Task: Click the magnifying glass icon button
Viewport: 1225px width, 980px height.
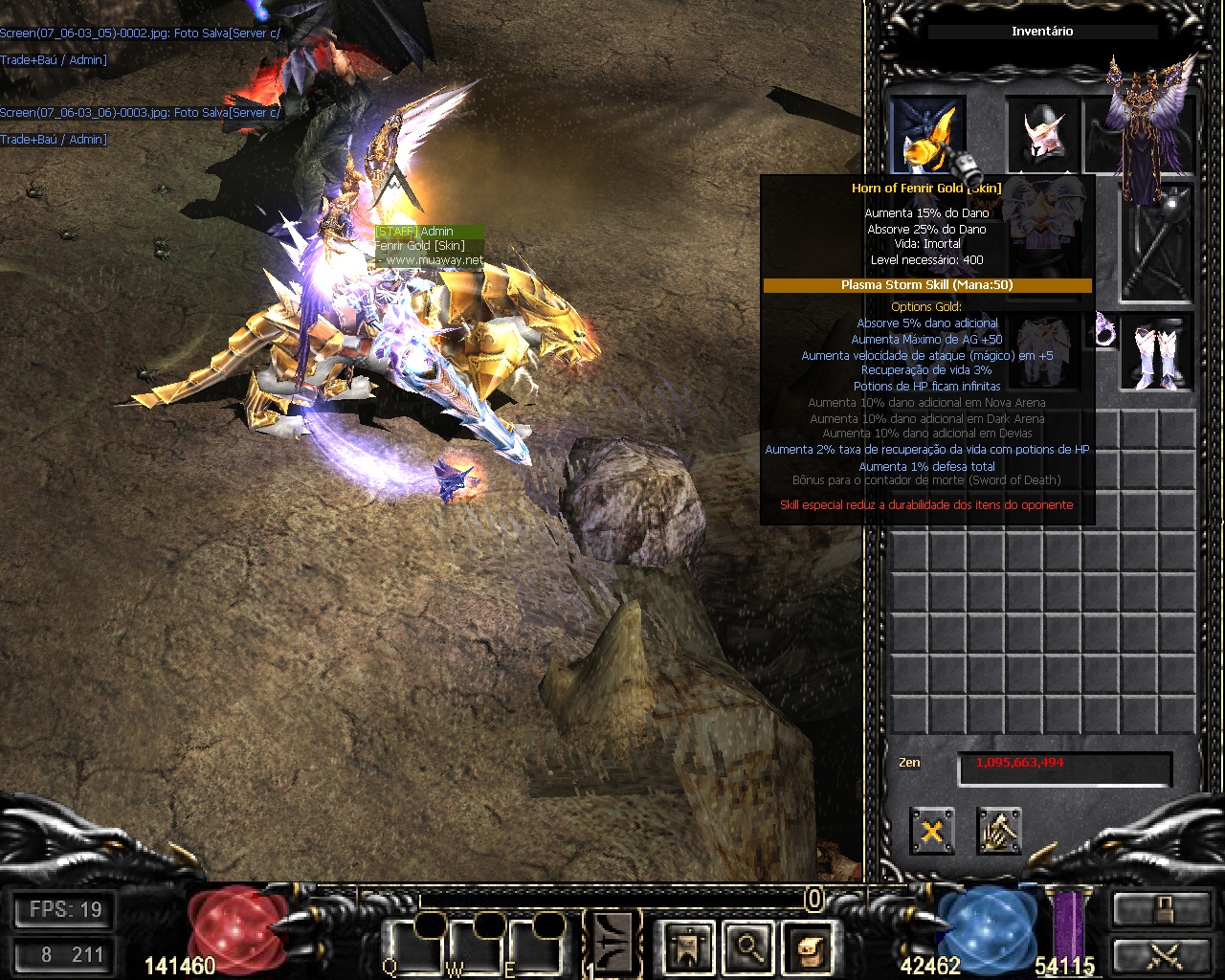Action: [747, 947]
